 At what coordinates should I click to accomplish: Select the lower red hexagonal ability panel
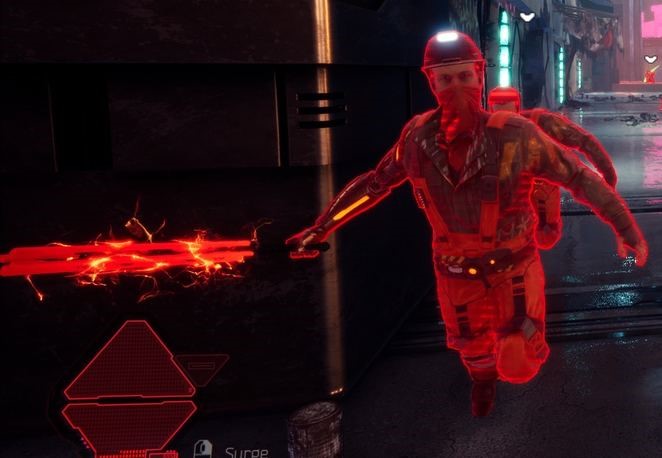coord(129,421)
